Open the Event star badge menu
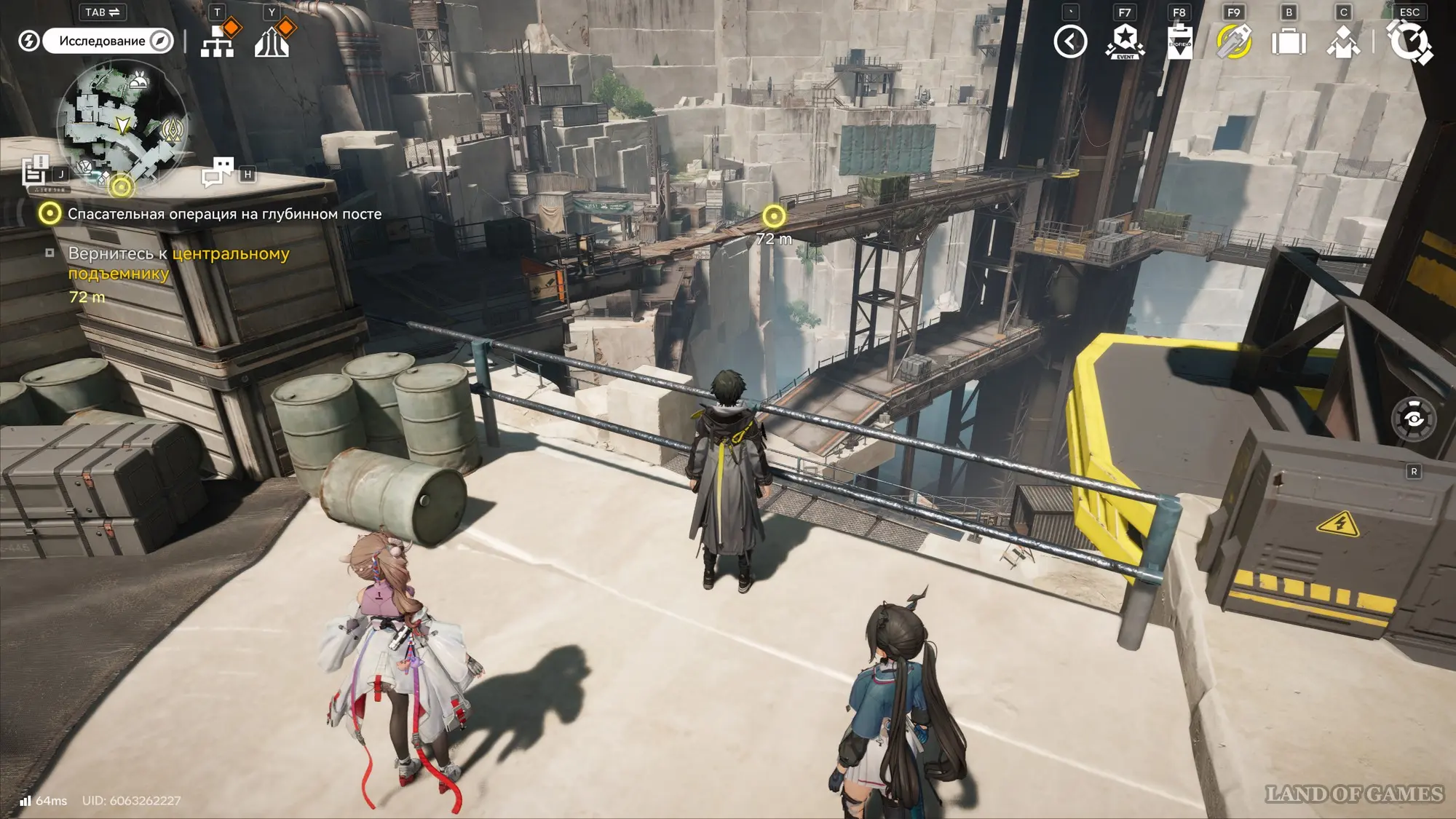 (x=1125, y=41)
